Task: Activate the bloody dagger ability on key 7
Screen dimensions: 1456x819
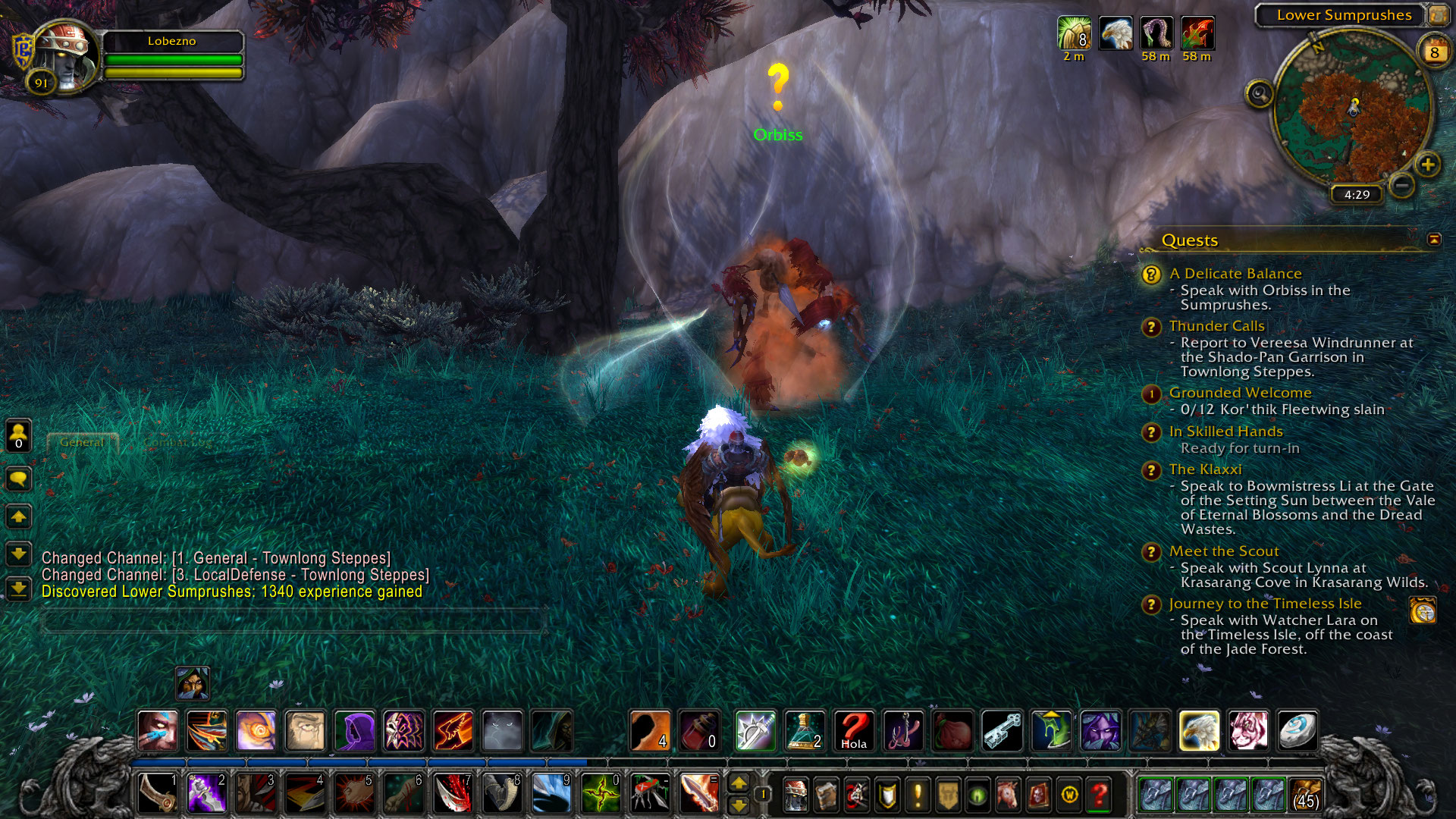Action: tap(453, 794)
